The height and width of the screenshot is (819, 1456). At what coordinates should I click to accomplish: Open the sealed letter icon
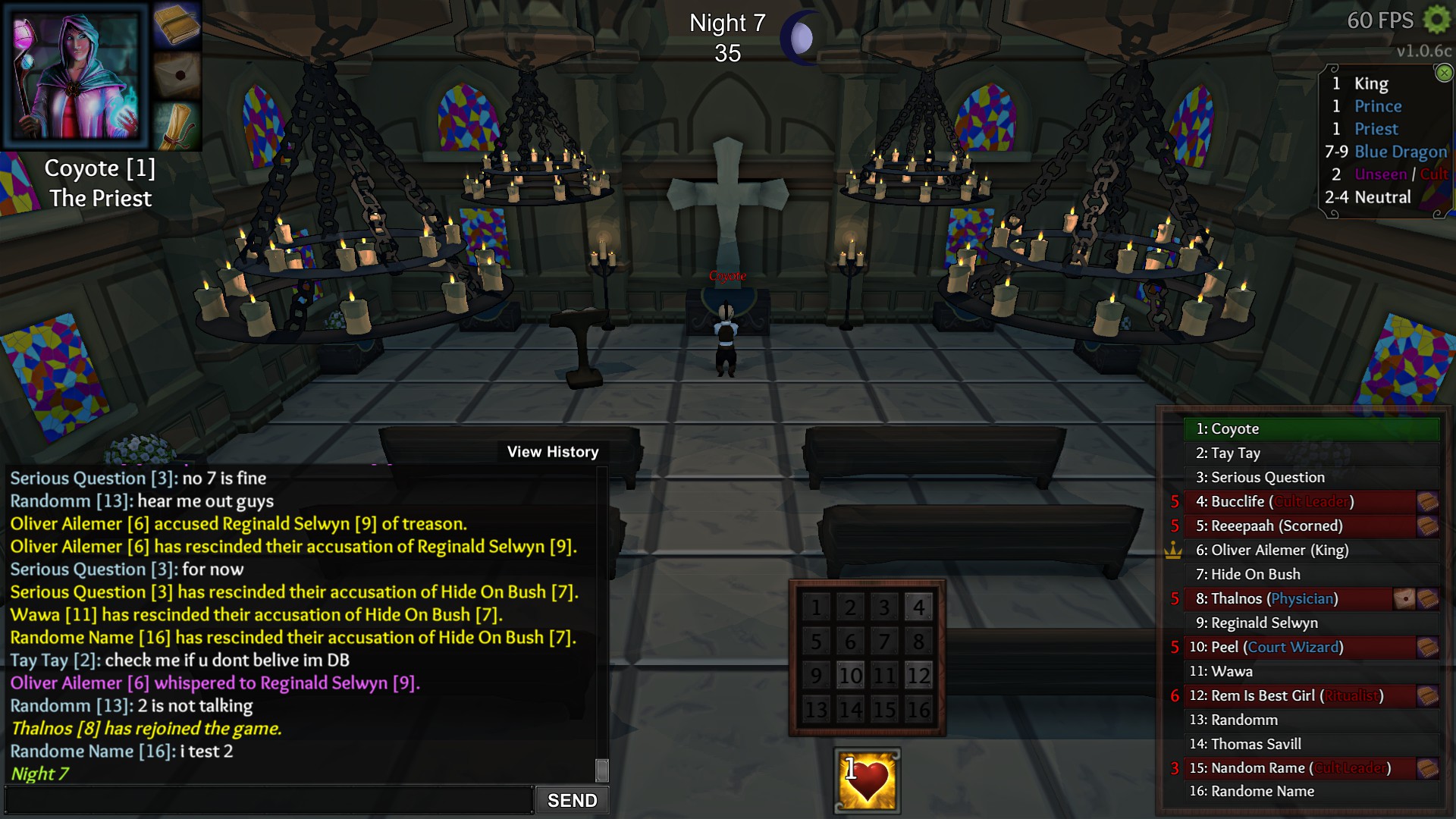click(x=177, y=75)
